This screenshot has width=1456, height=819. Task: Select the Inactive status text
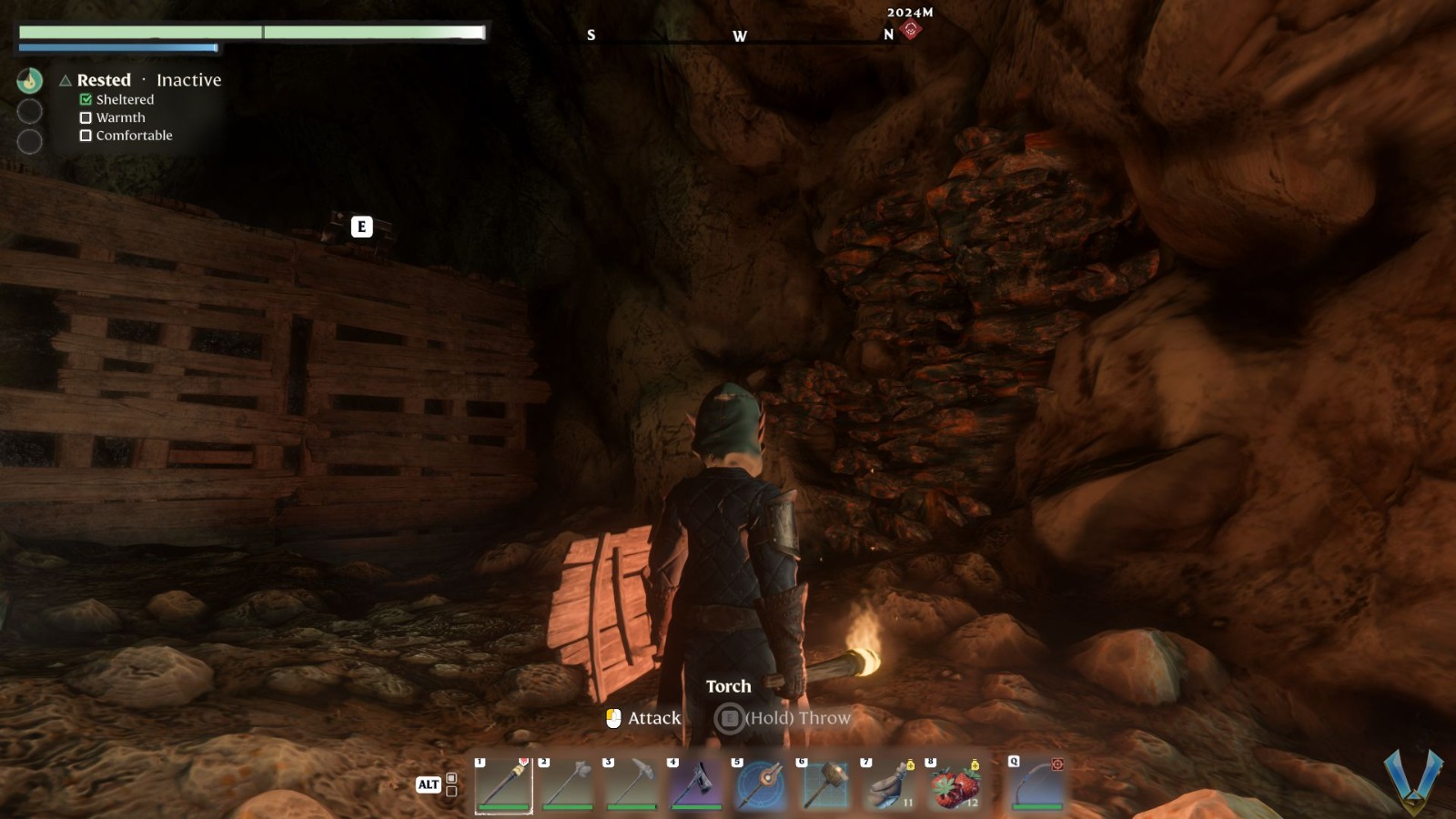point(188,80)
